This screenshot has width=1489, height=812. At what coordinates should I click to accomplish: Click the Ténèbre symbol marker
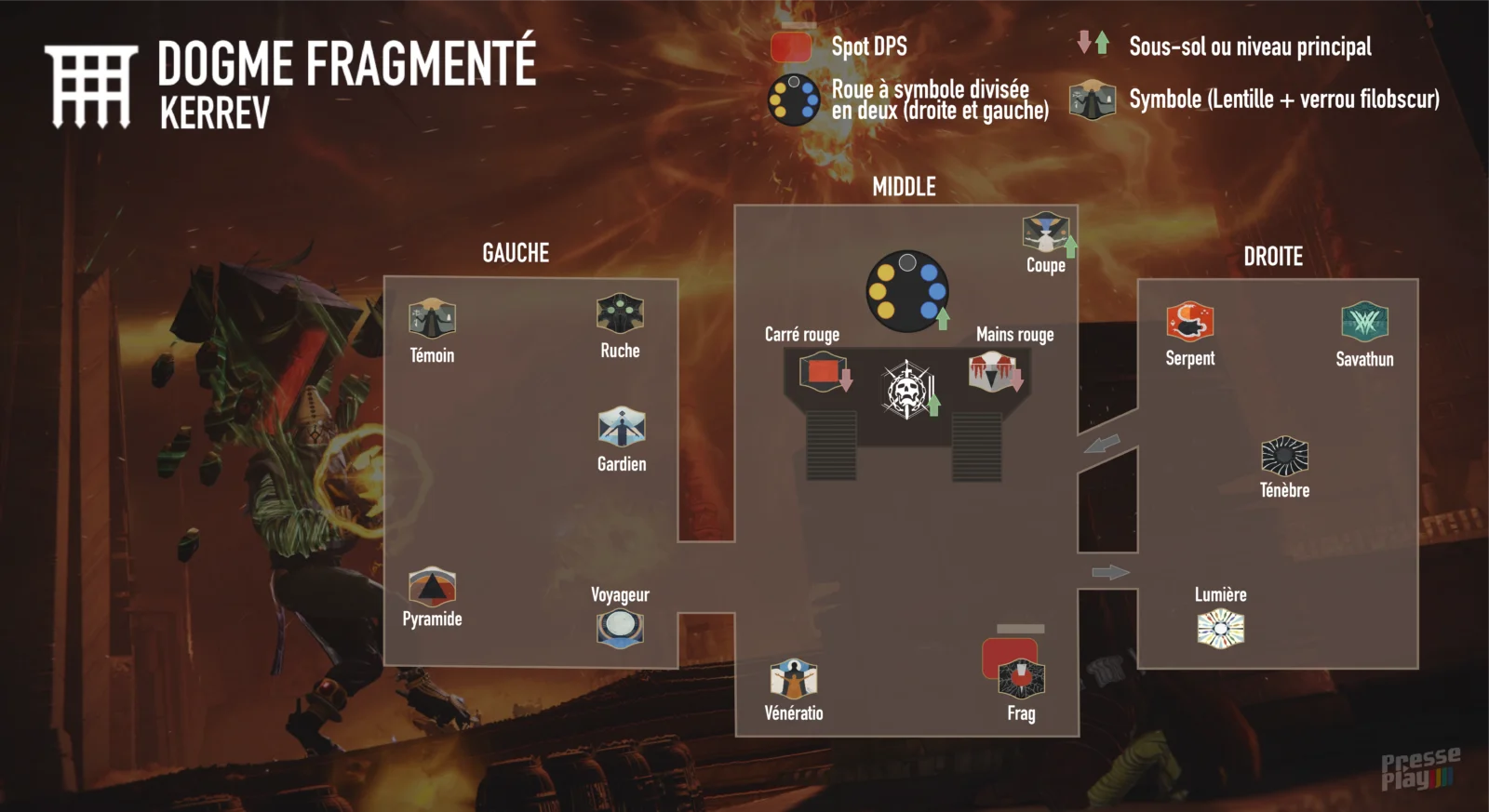point(1284,456)
